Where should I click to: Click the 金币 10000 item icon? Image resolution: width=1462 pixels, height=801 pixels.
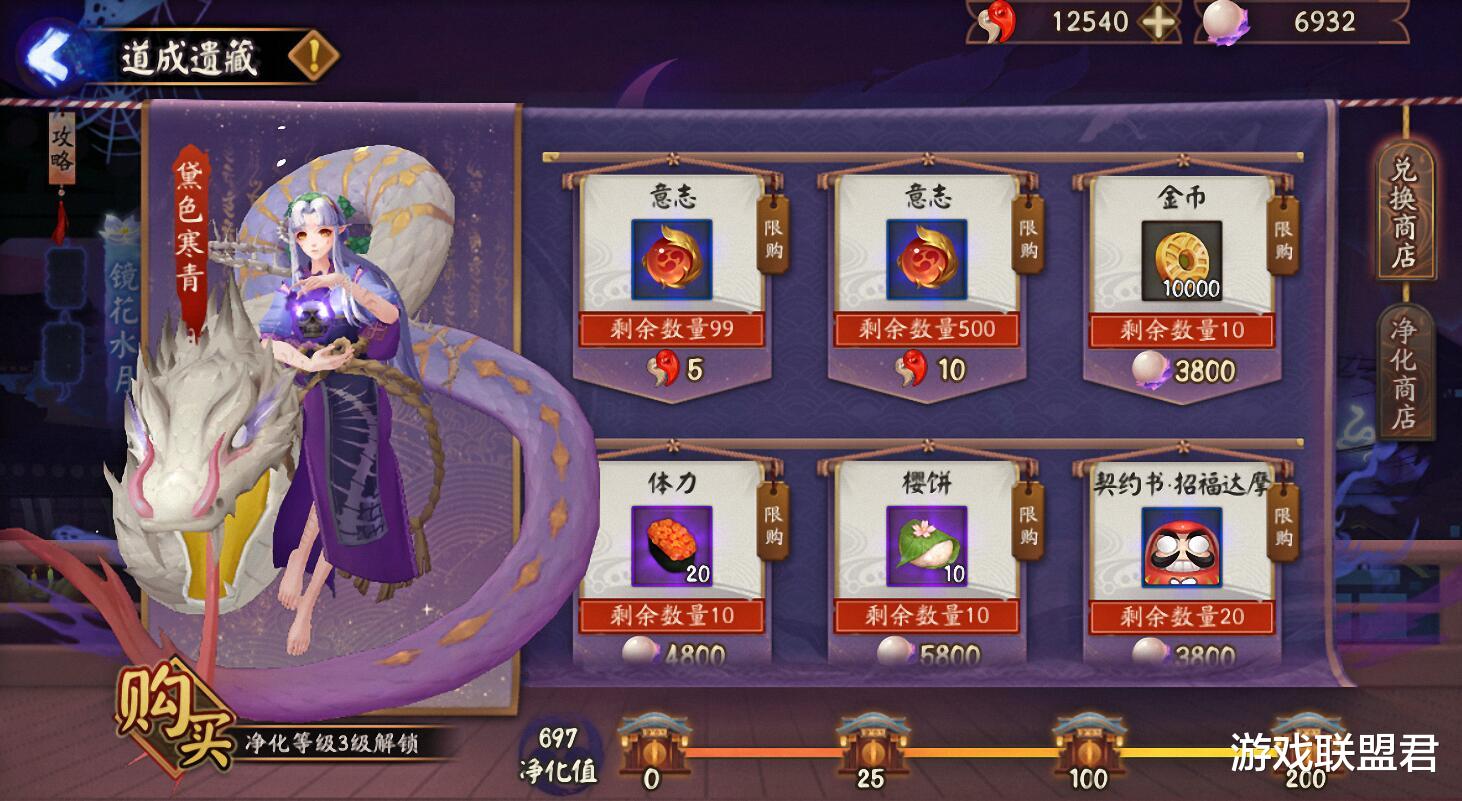click(x=1180, y=262)
